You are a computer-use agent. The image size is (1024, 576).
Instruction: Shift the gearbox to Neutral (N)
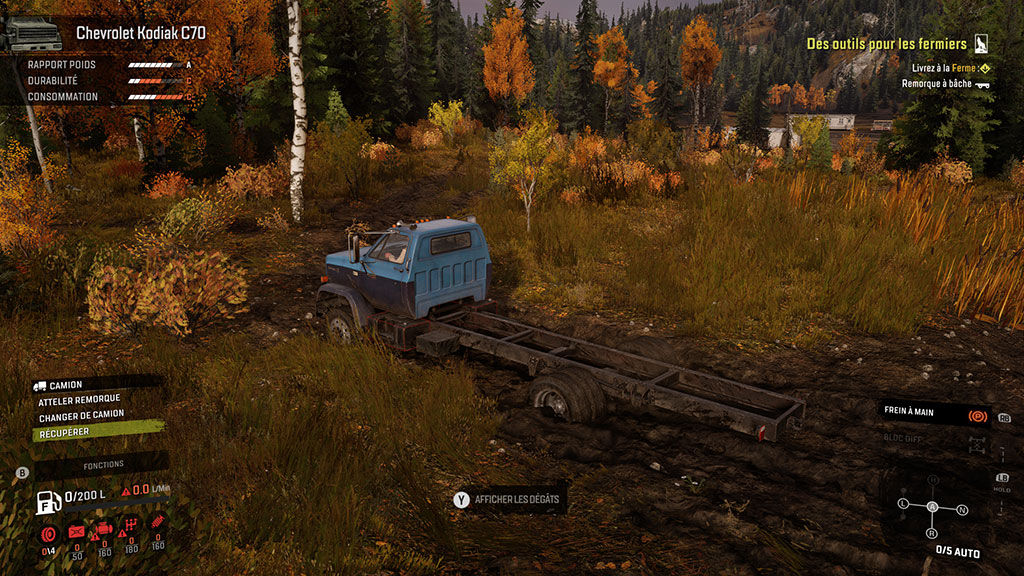pyautogui.click(x=962, y=509)
